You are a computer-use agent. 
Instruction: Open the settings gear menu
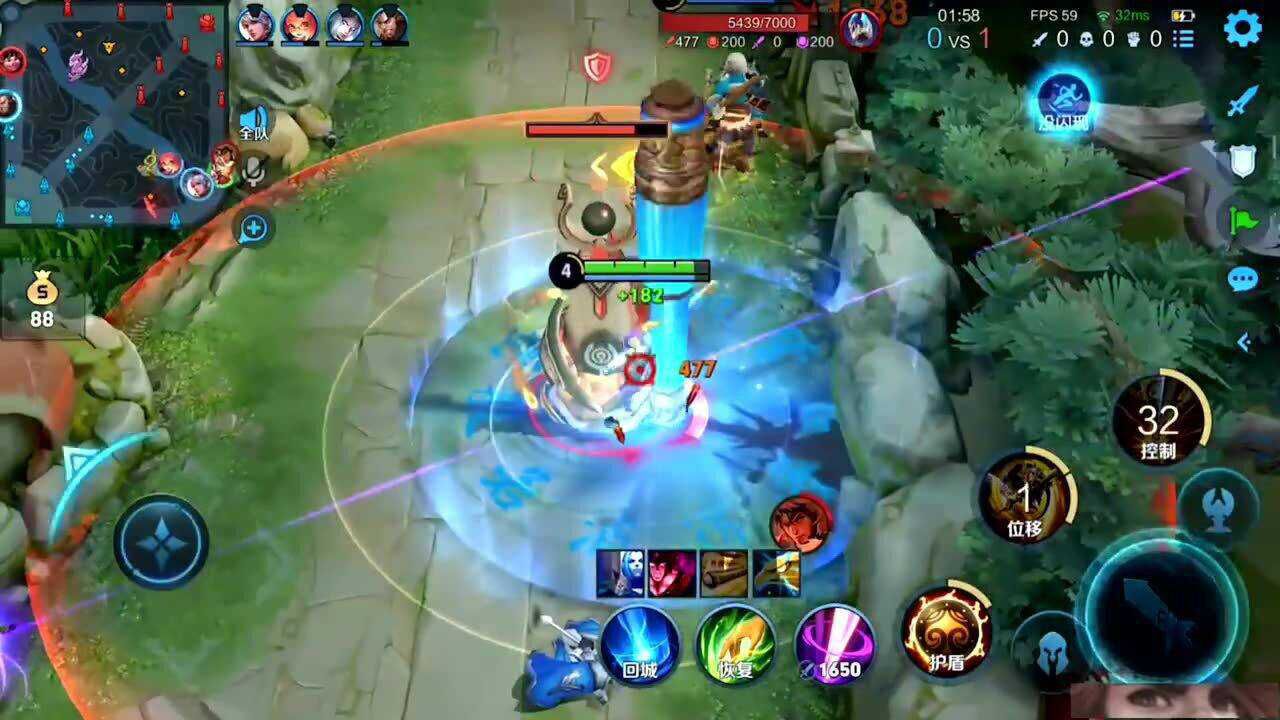pyautogui.click(x=1242, y=28)
